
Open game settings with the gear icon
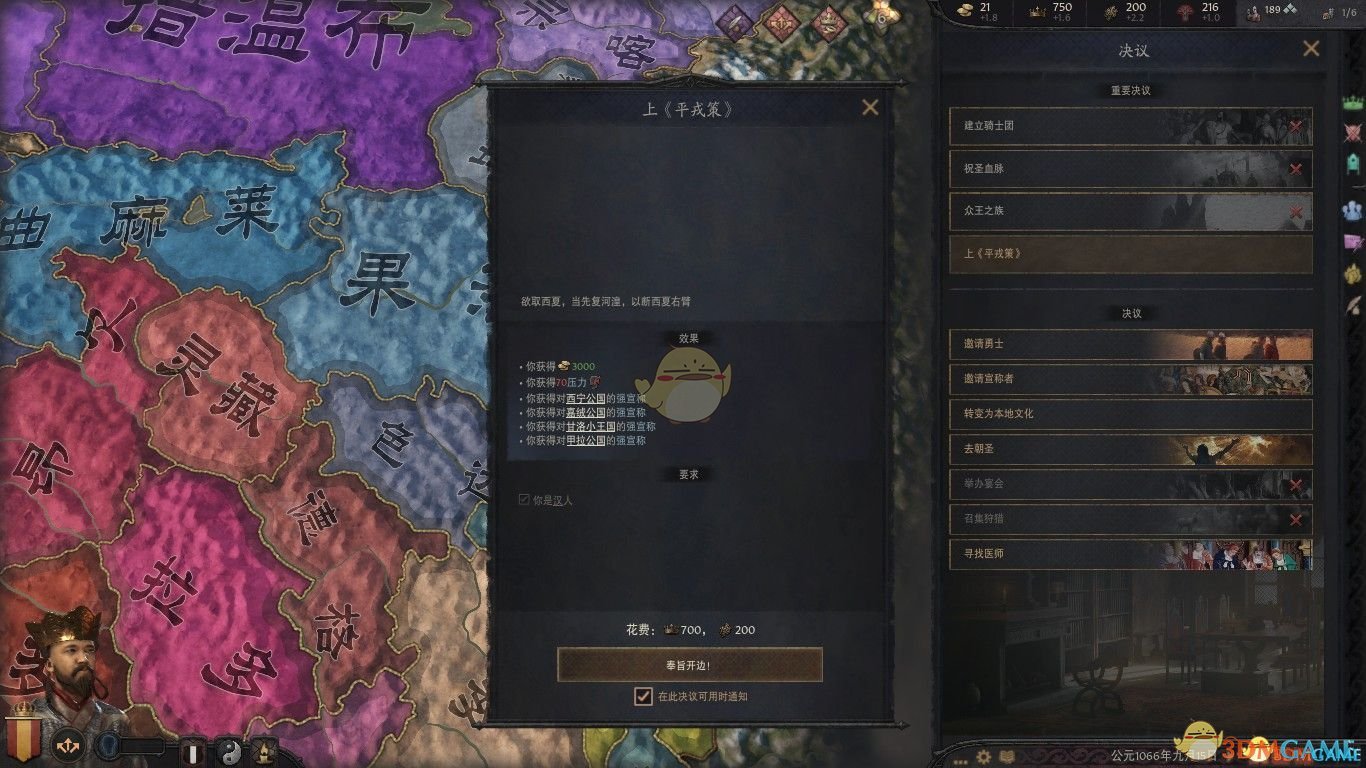click(985, 758)
